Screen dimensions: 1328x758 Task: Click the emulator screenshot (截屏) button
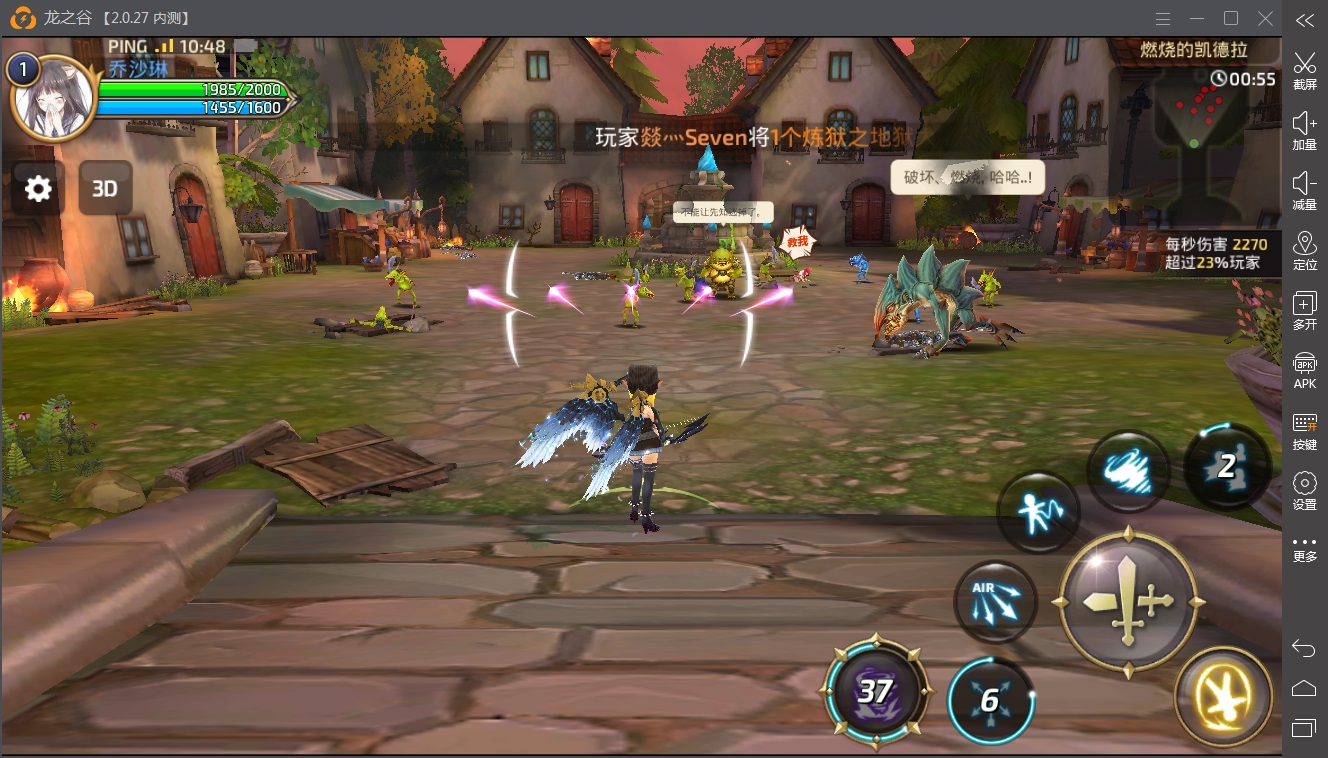[x=1304, y=69]
